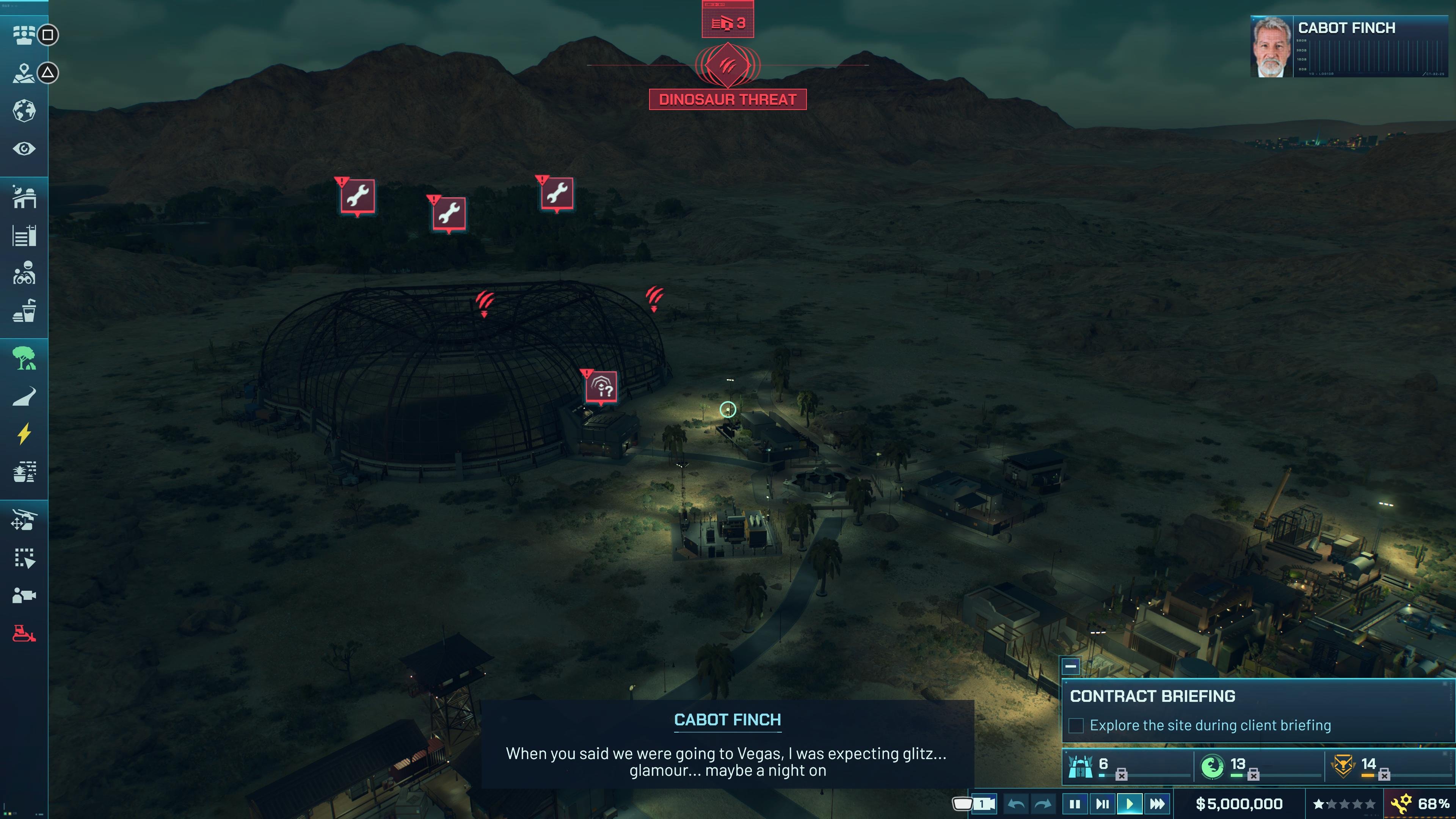Open the map location view
The width and height of the screenshot is (1456, 819).
tap(25, 73)
